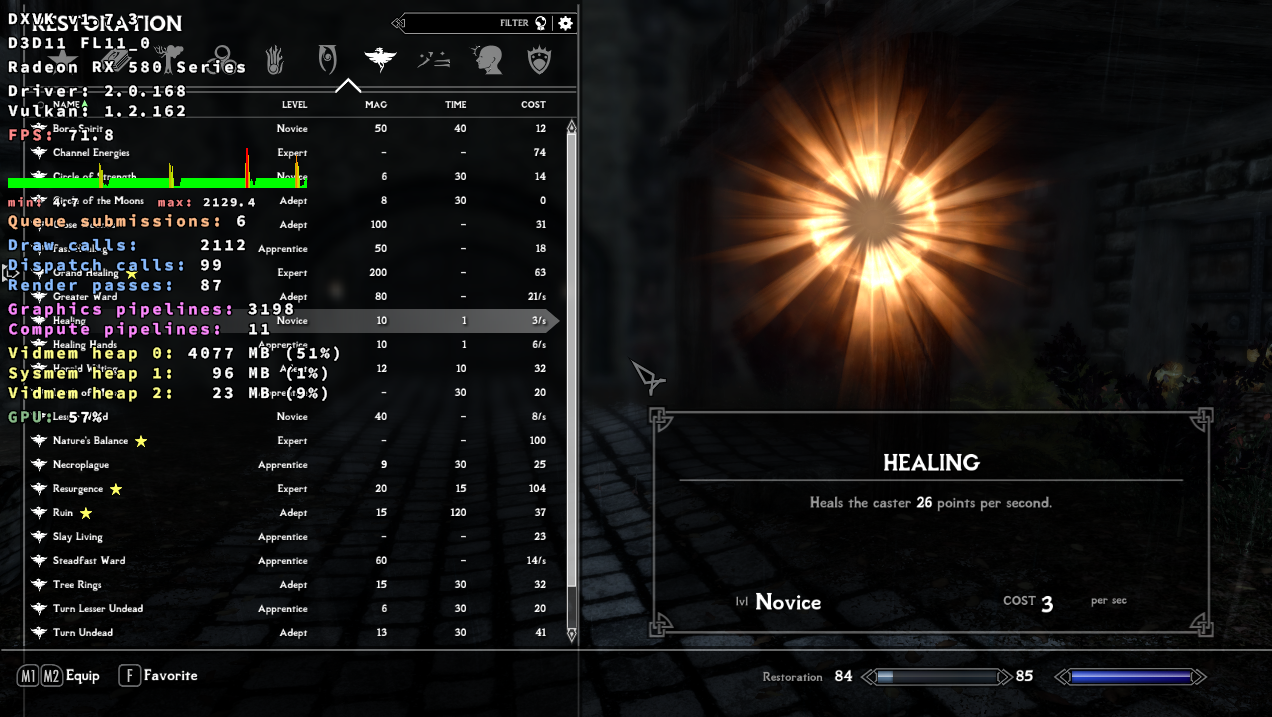This screenshot has height=717, width=1272.
Task: Sort spells by the COST column
Action: point(533,105)
